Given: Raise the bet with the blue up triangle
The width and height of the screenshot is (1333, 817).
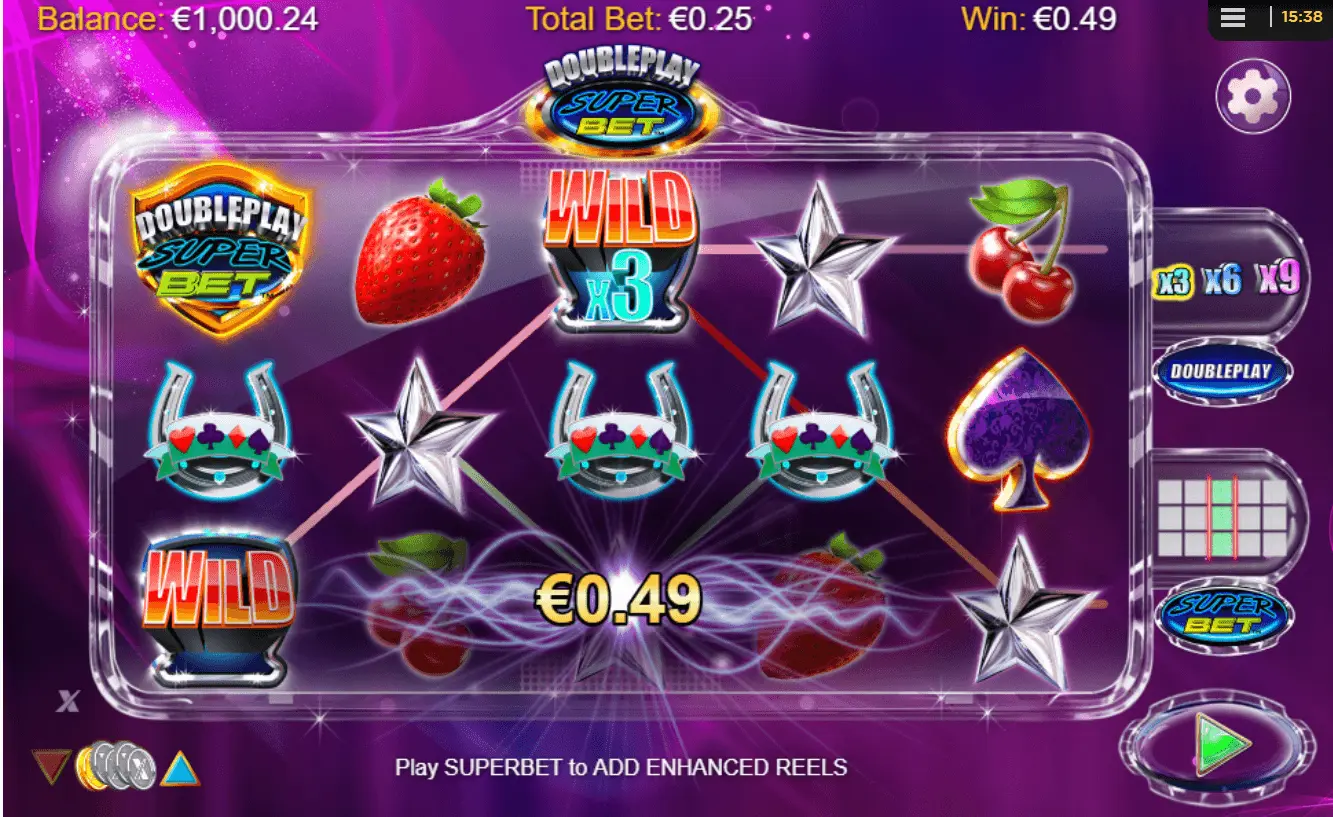Looking at the screenshot, I should coord(181,768).
